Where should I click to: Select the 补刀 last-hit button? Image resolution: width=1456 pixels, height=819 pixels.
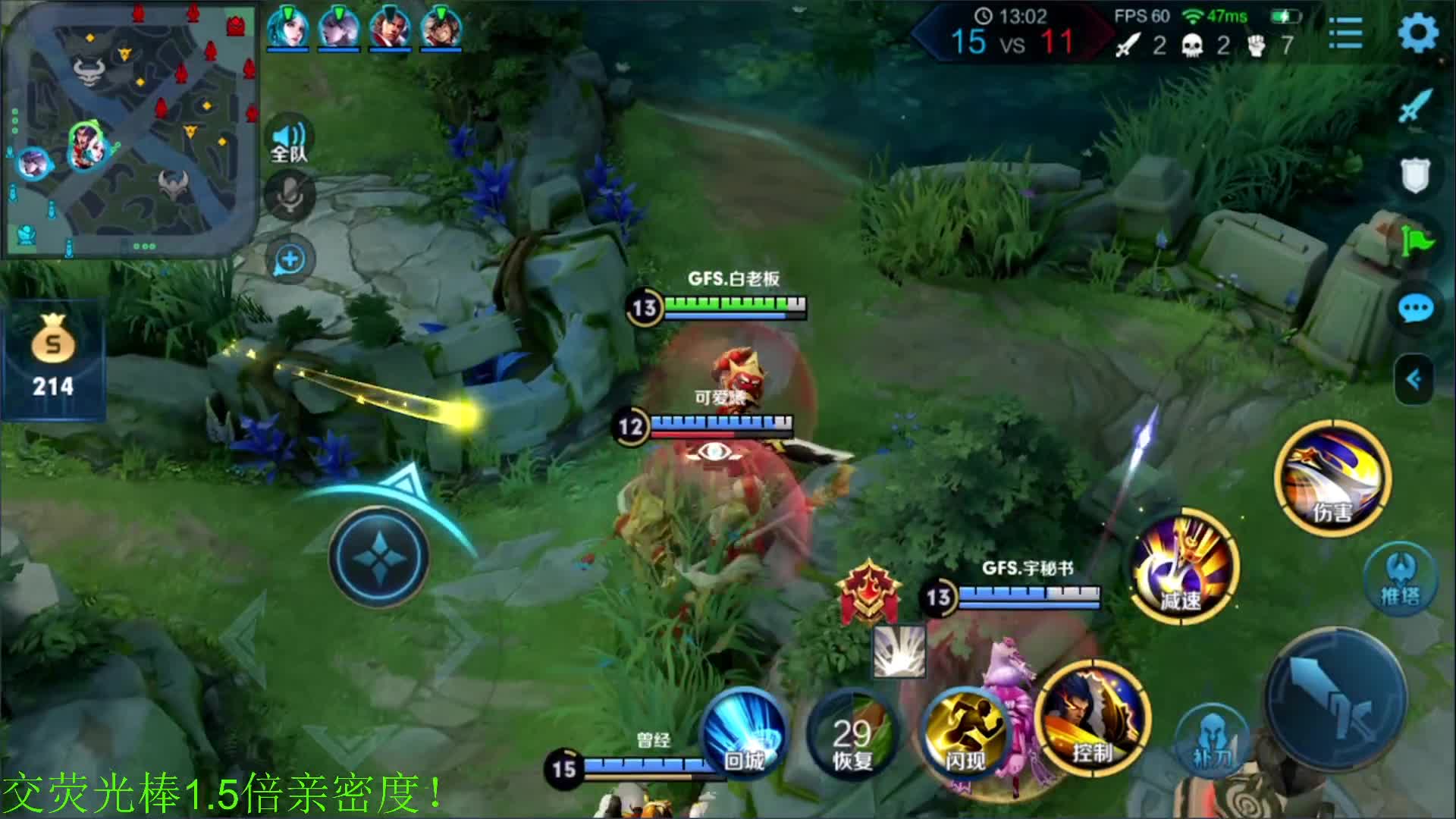click(1211, 740)
